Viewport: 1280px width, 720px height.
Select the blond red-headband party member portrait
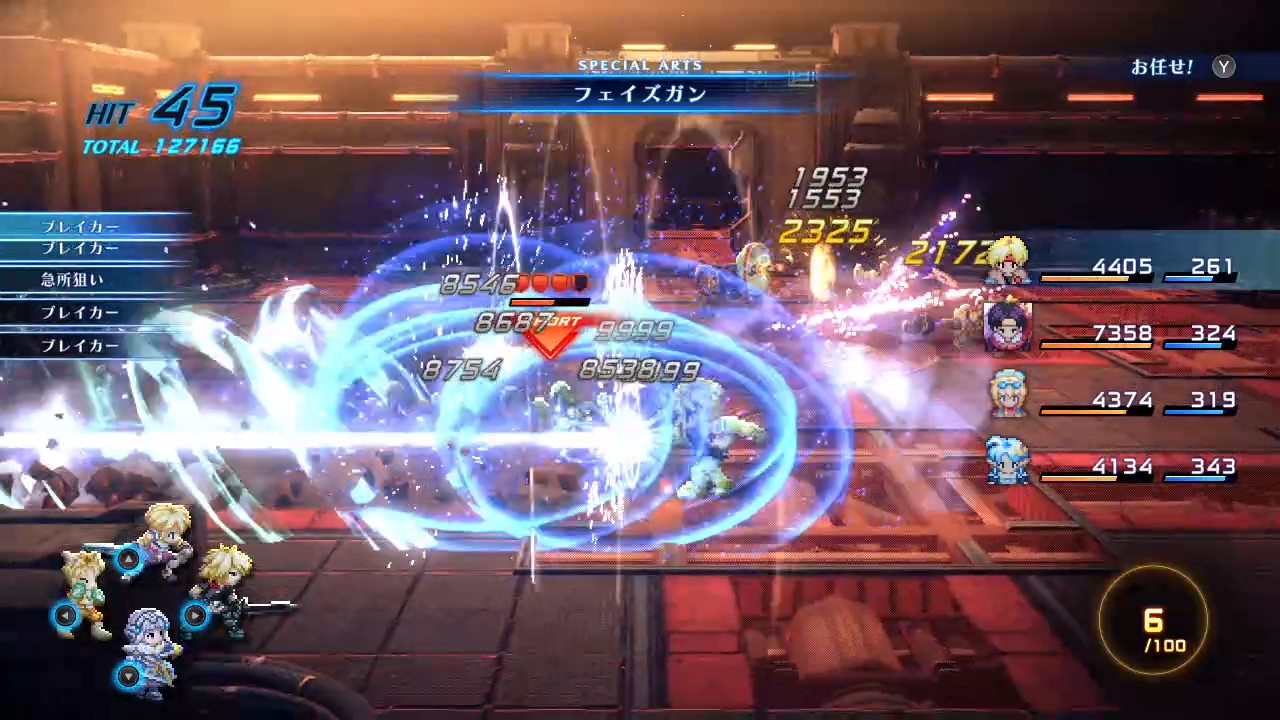1007,262
